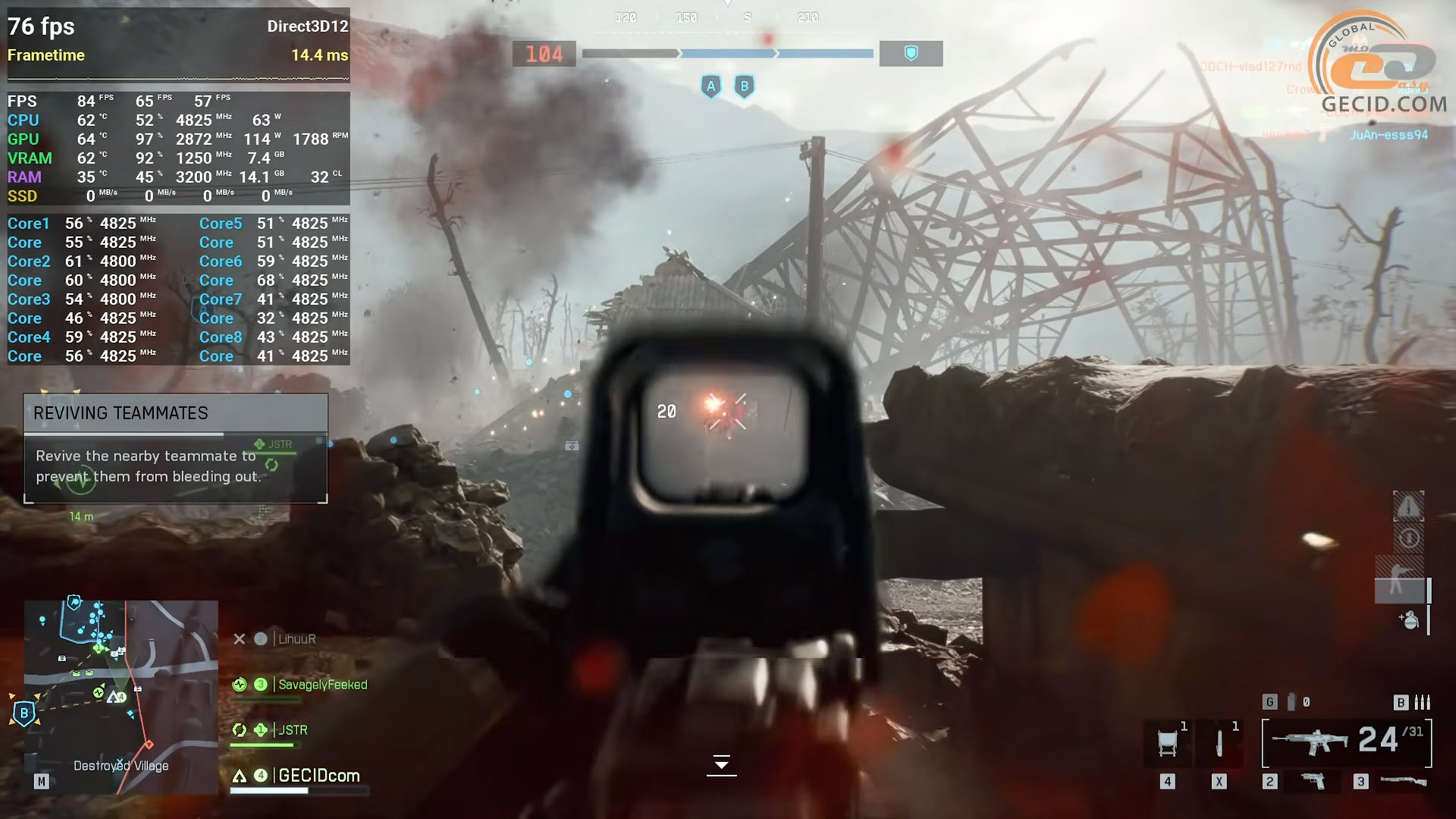This screenshot has width=1456, height=819.
Task: Click the blue shield team icon
Action: tap(911, 53)
